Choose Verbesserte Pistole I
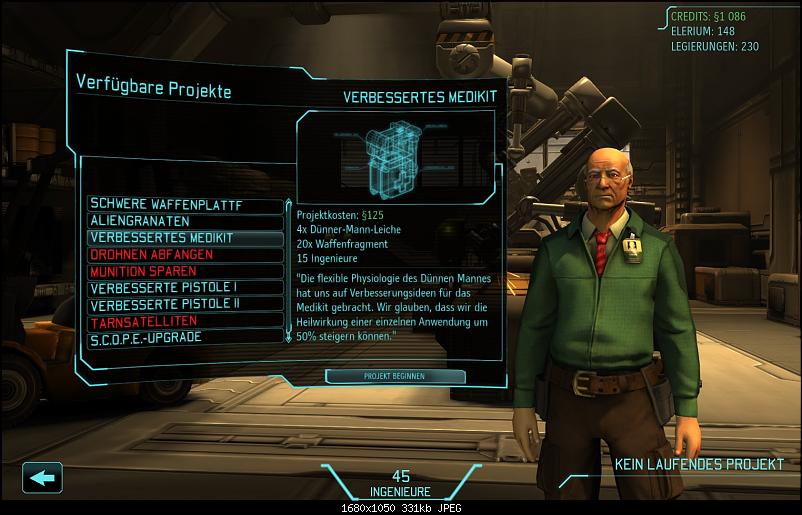Image resolution: width=802 pixels, height=515 pixels. [x=185, y=288]
